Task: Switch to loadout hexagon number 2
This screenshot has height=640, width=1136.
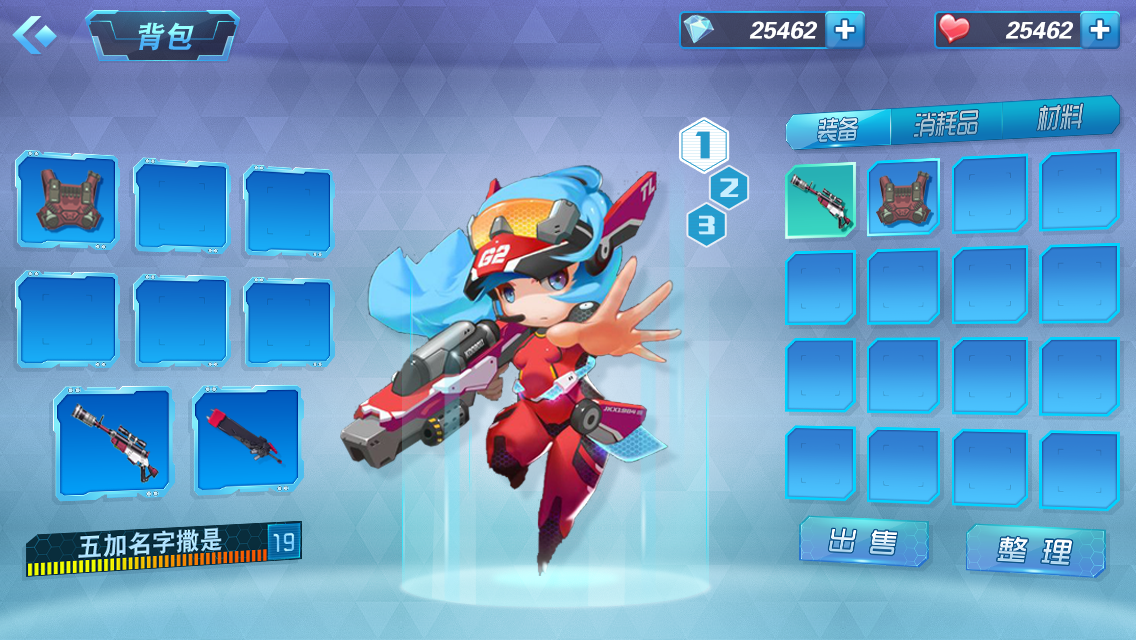Action: coord(730,187)
